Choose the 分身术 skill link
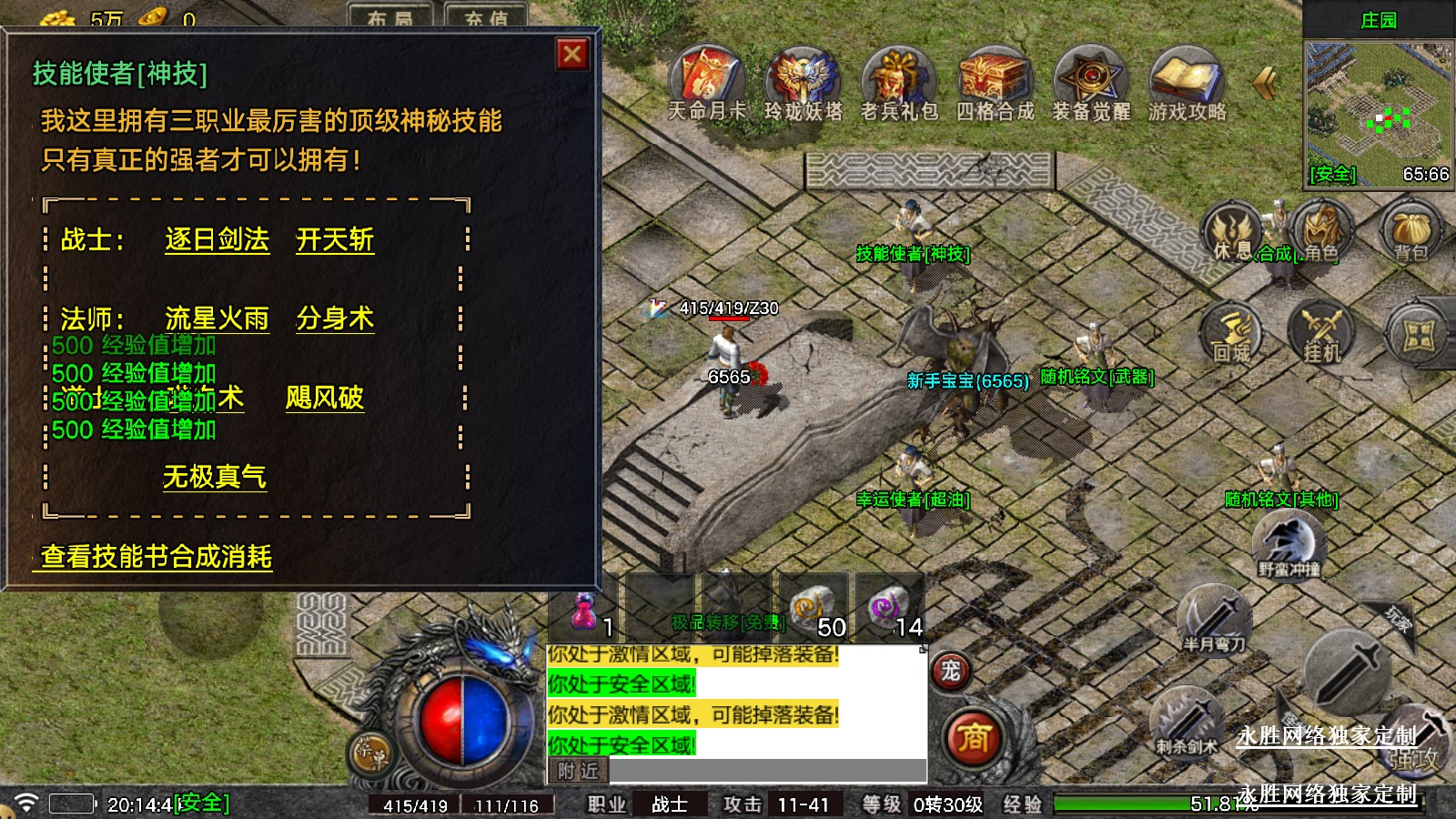This screenshot has width=1456, height=819. [335, 318]
